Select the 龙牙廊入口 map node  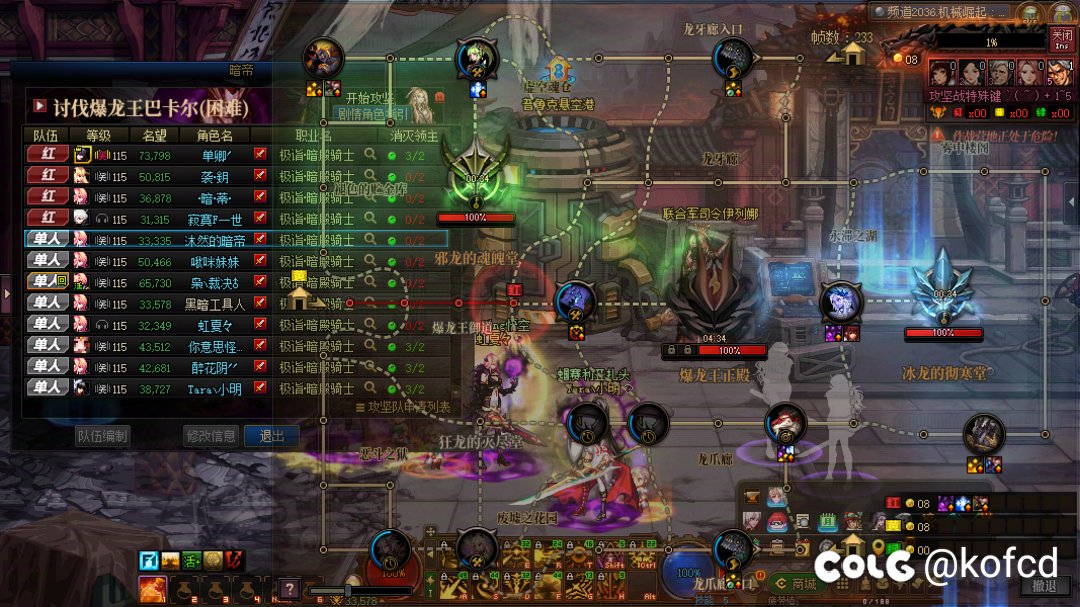(732, 58)
